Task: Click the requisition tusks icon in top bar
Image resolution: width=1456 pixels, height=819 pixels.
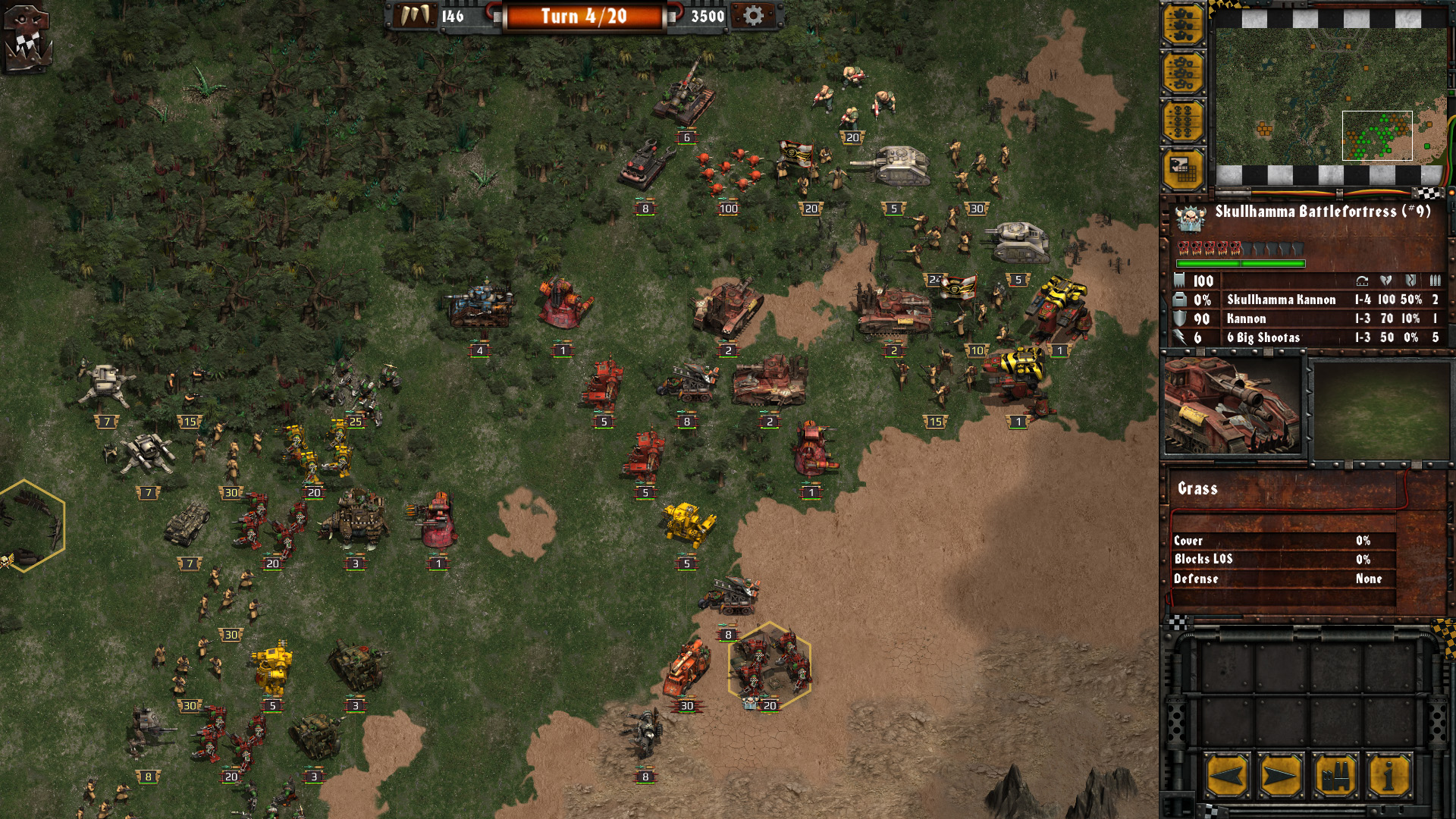Action: coord(414,14)
